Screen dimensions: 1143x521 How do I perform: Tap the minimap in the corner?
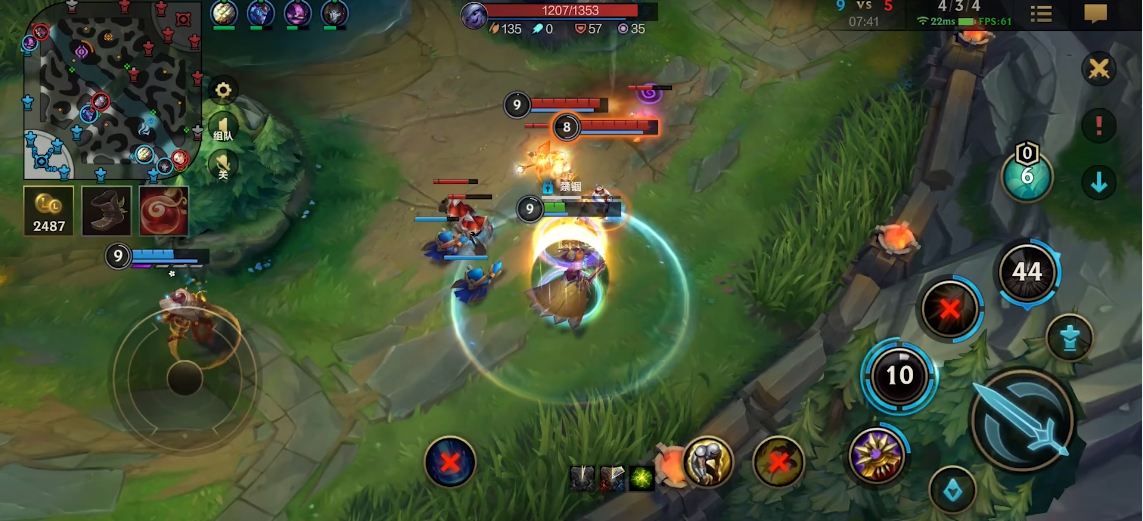112,90
